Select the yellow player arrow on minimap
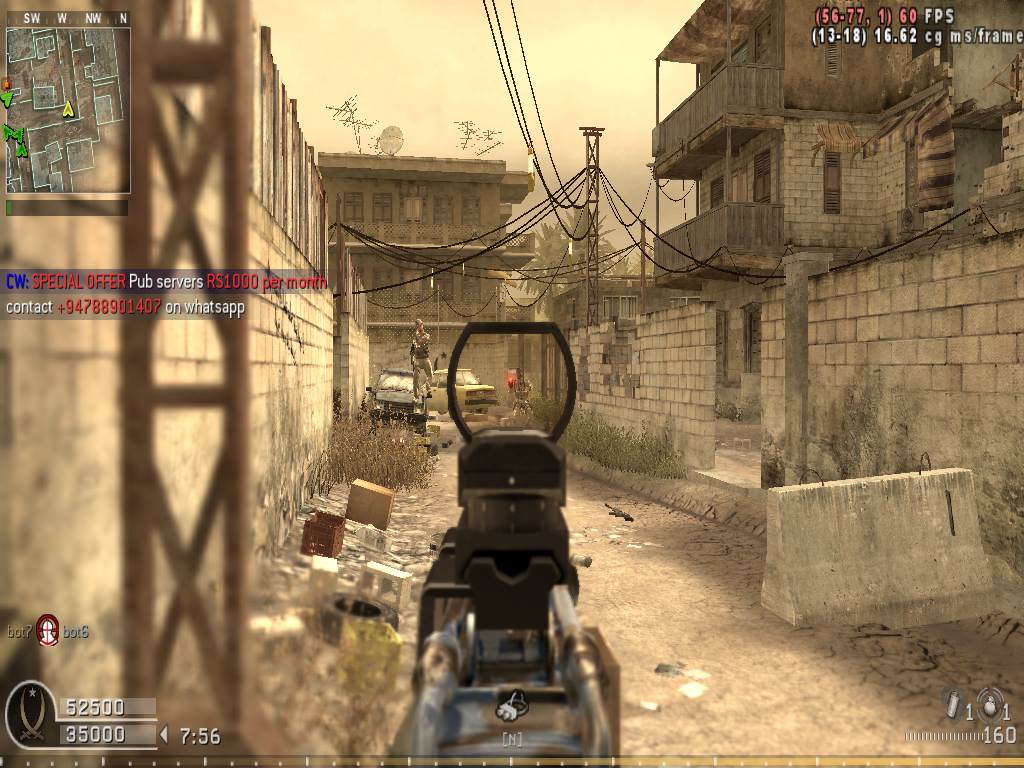 [68, 109]
